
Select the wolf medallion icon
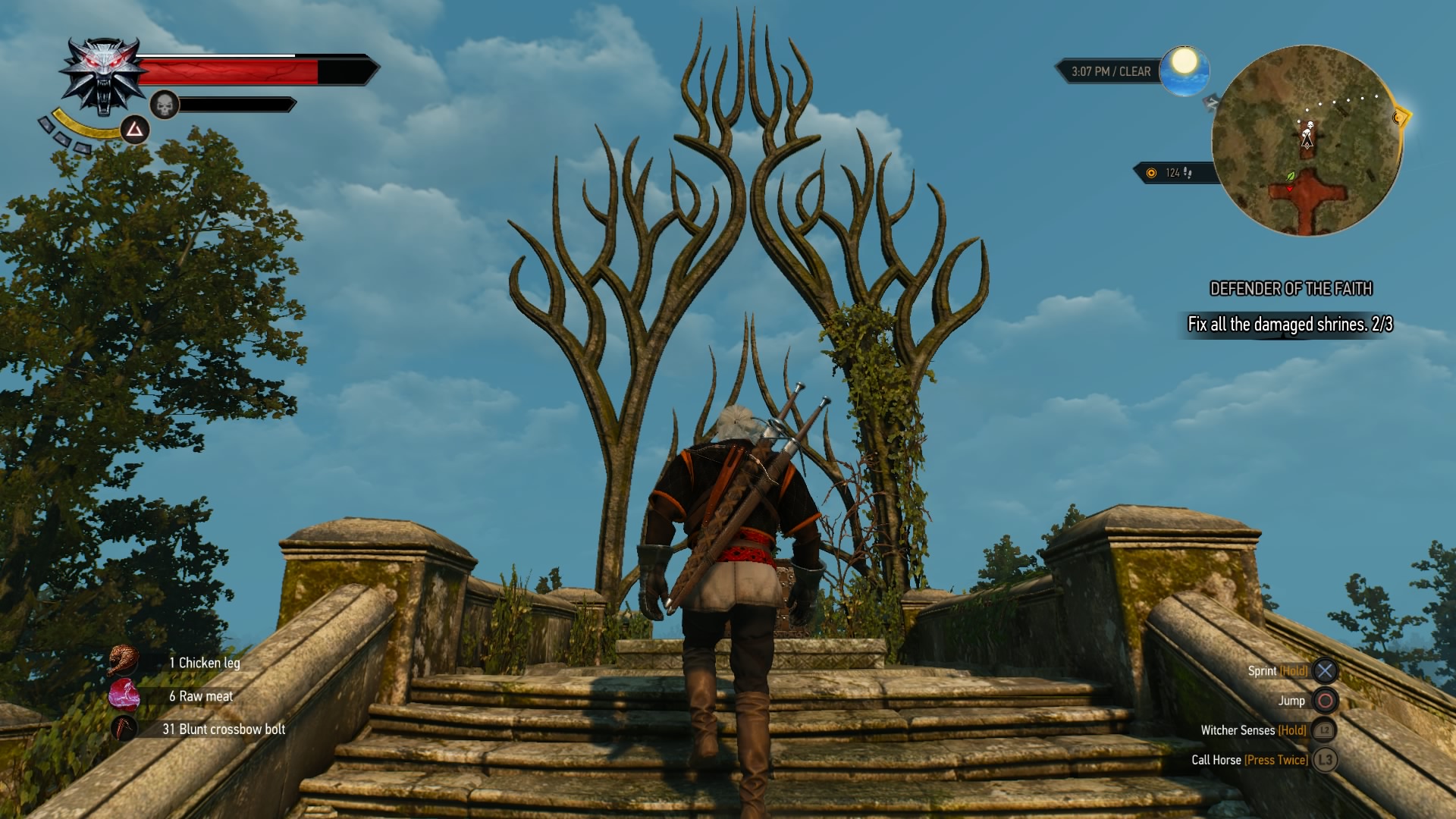tap(104, 76)
